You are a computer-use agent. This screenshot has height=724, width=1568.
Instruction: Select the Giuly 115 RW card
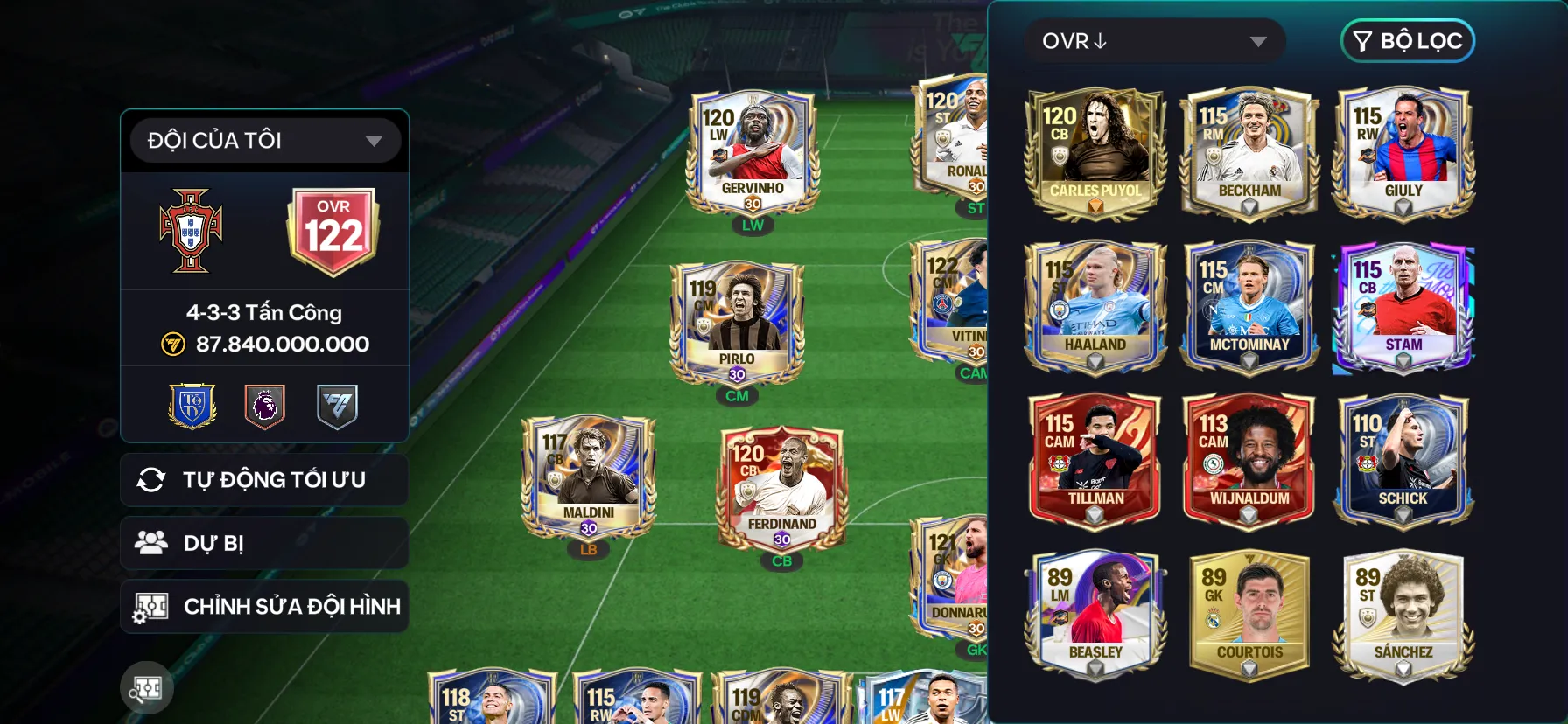[x=1403, y=153]
